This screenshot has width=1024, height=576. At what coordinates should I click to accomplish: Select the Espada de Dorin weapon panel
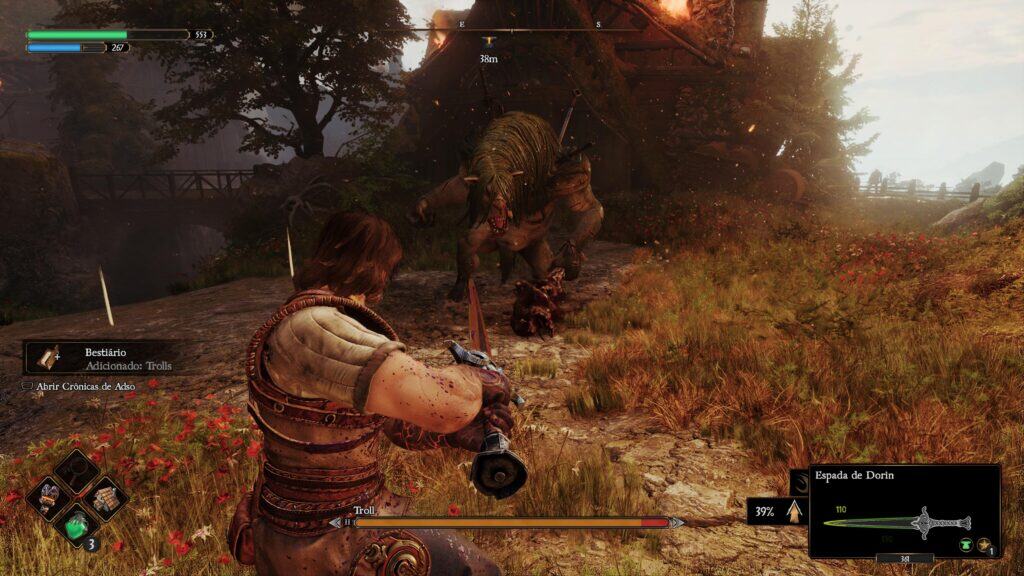tap(904, 510)
